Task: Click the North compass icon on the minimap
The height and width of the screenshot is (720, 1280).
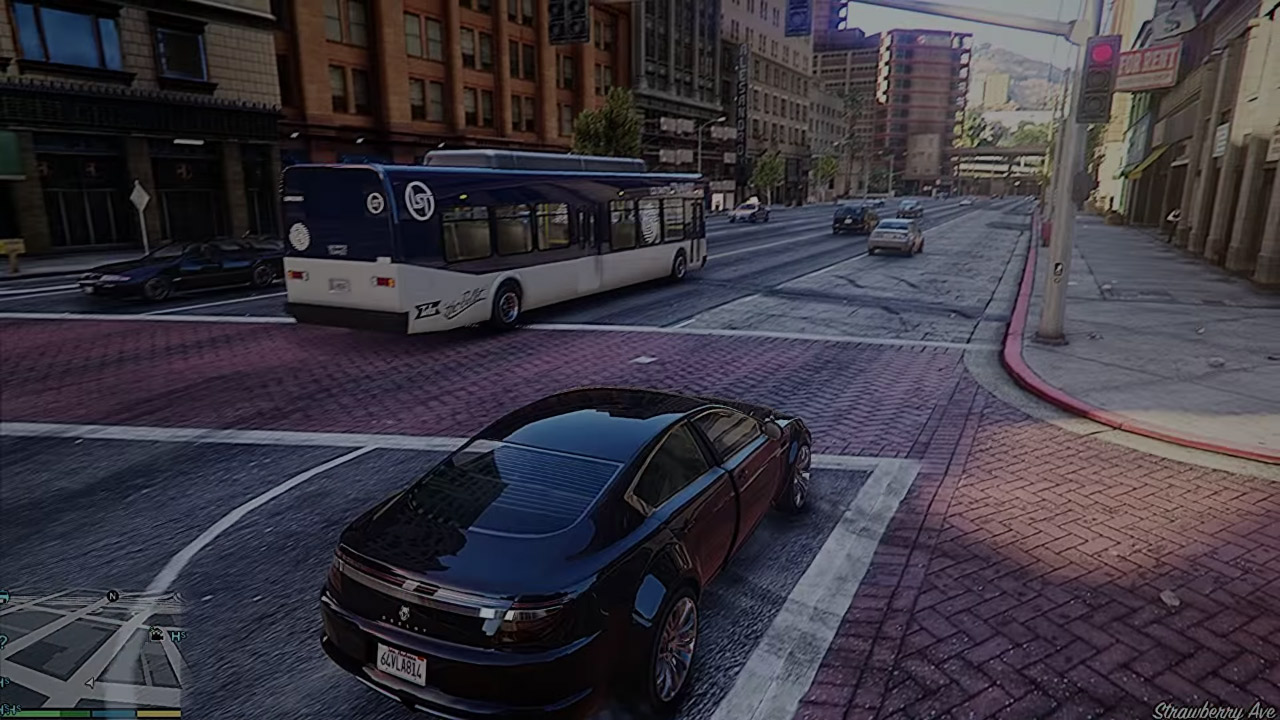Action: coord(112,596)
